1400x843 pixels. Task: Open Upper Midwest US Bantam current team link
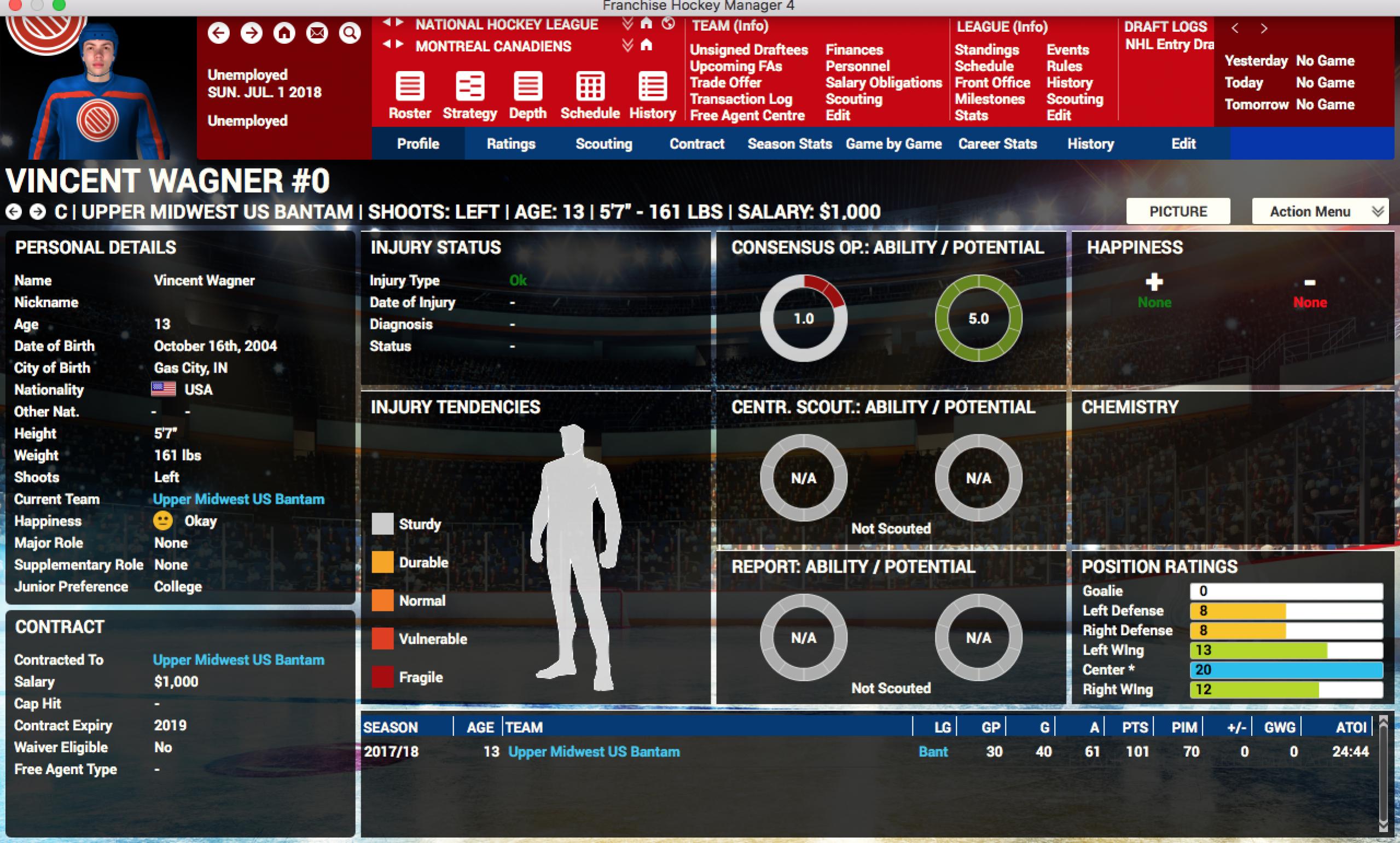[x=239, y=499]
